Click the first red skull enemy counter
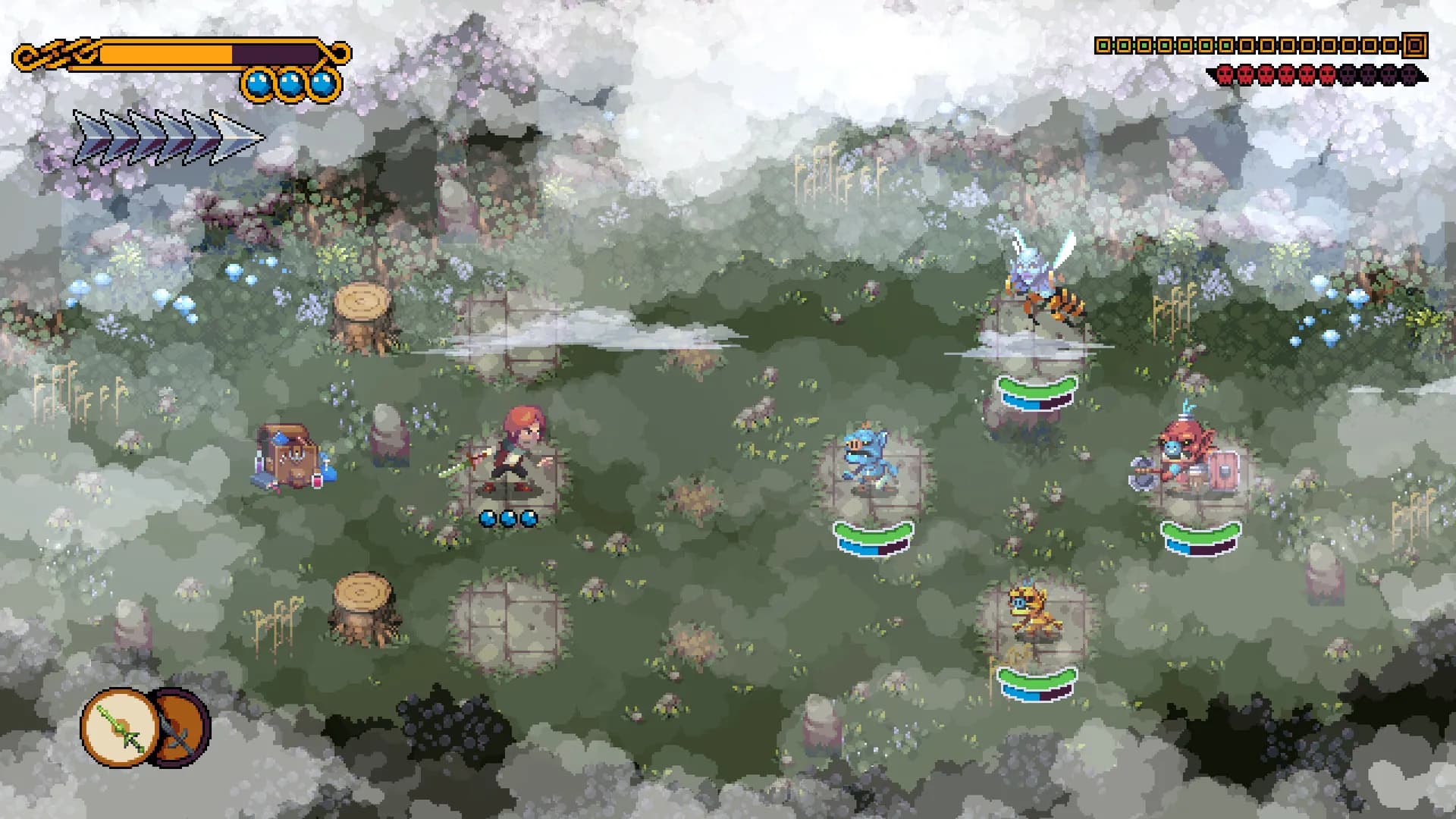 1224,74
